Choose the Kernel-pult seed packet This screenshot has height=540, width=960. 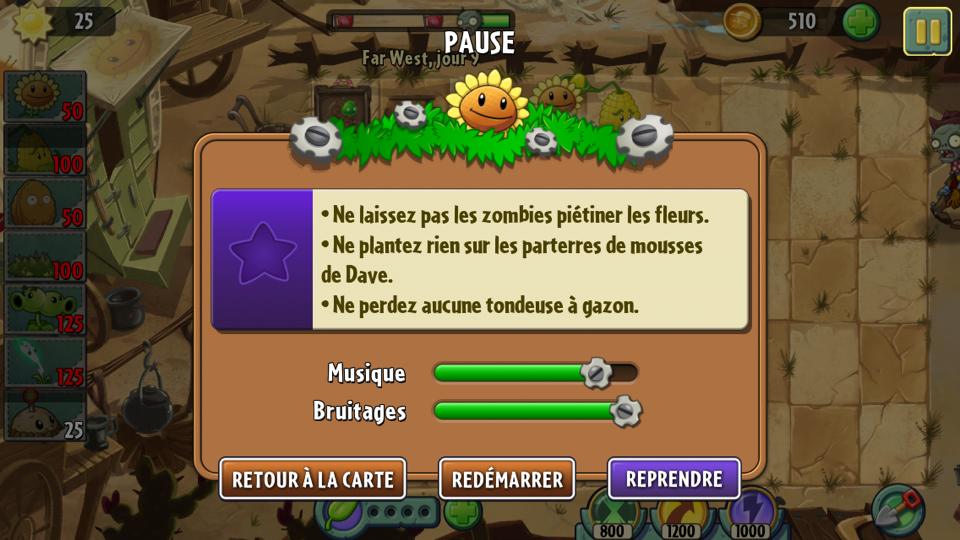(45, 150)
